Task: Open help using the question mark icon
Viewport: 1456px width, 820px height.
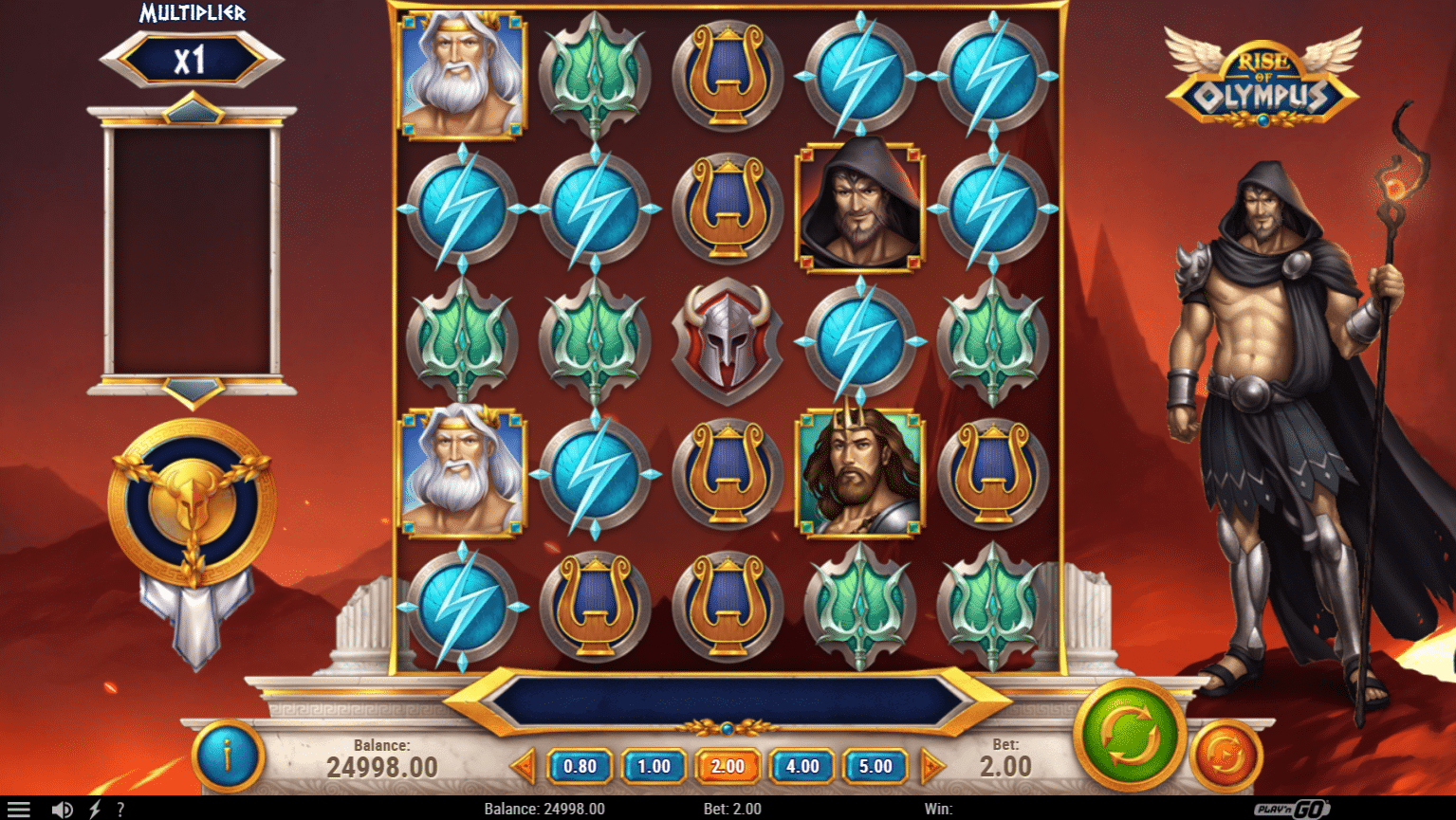Action: [120, 809]
